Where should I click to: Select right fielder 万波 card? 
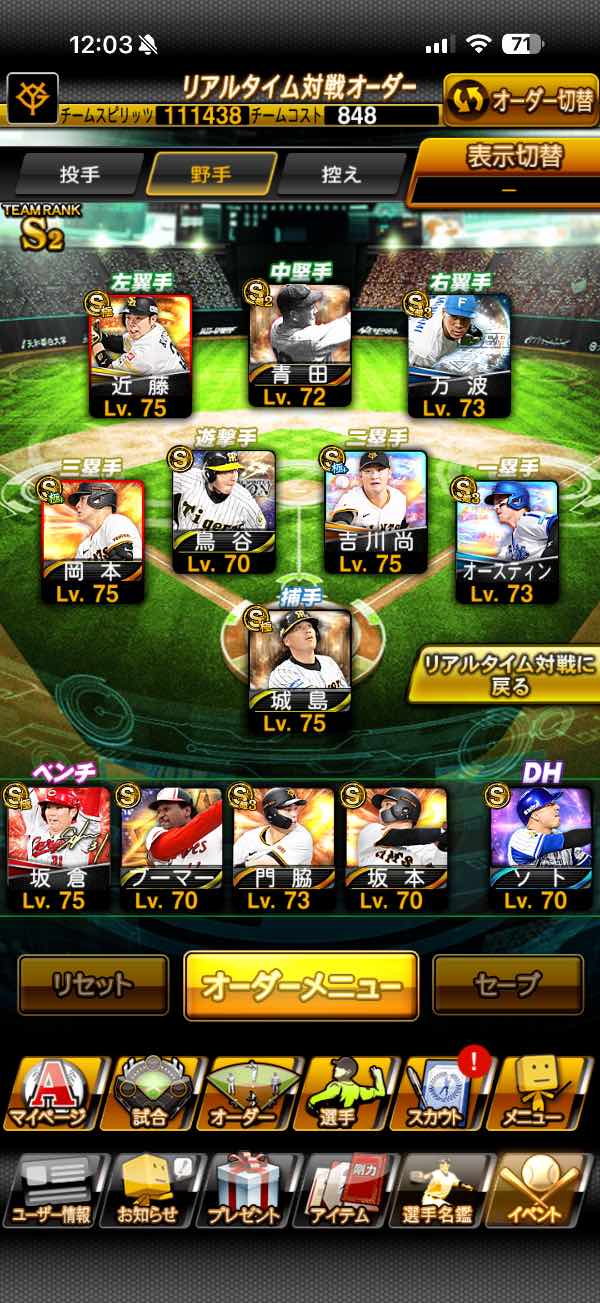459,355
